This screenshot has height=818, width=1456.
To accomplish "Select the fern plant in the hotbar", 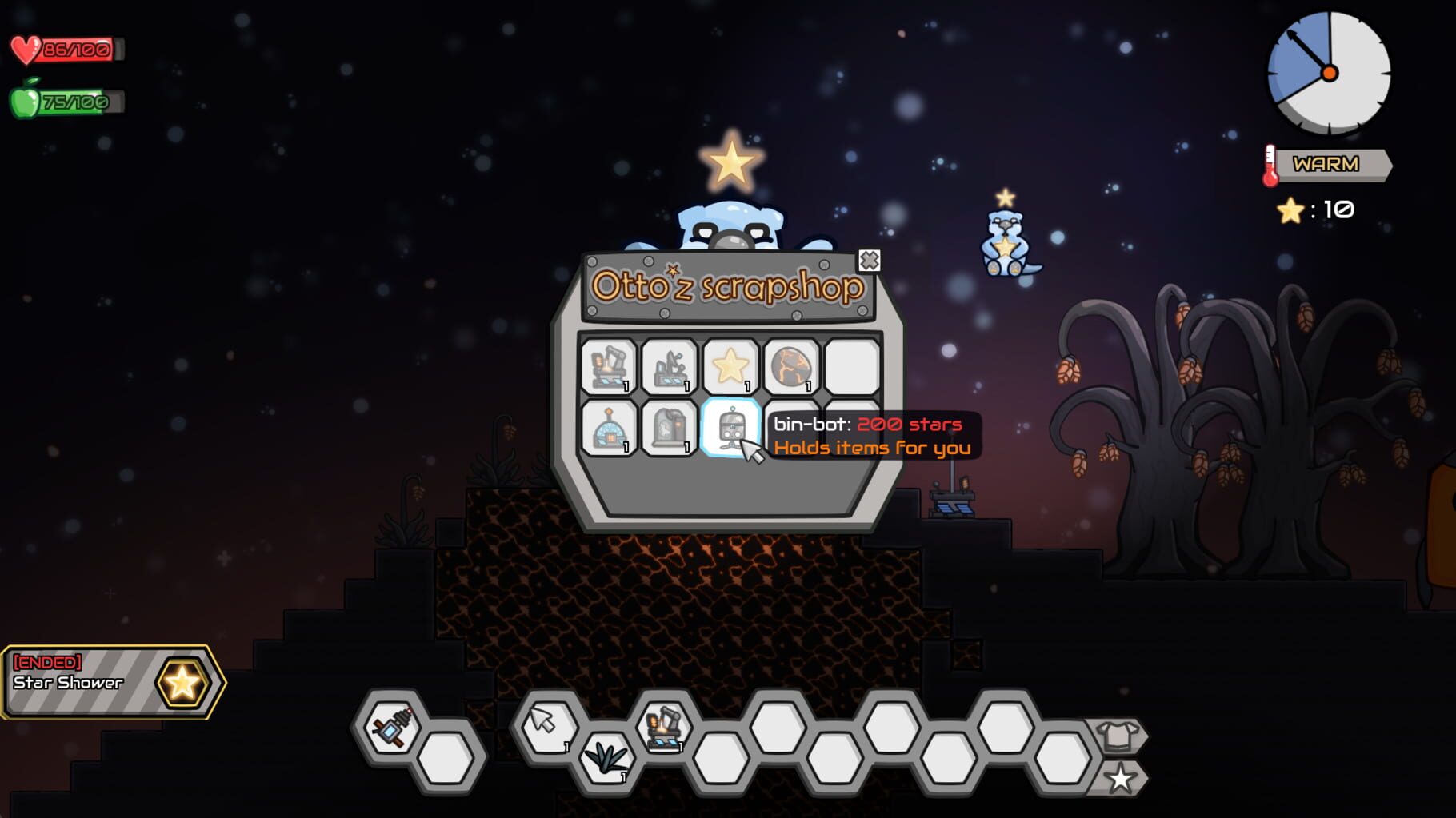I will (606, 760).
